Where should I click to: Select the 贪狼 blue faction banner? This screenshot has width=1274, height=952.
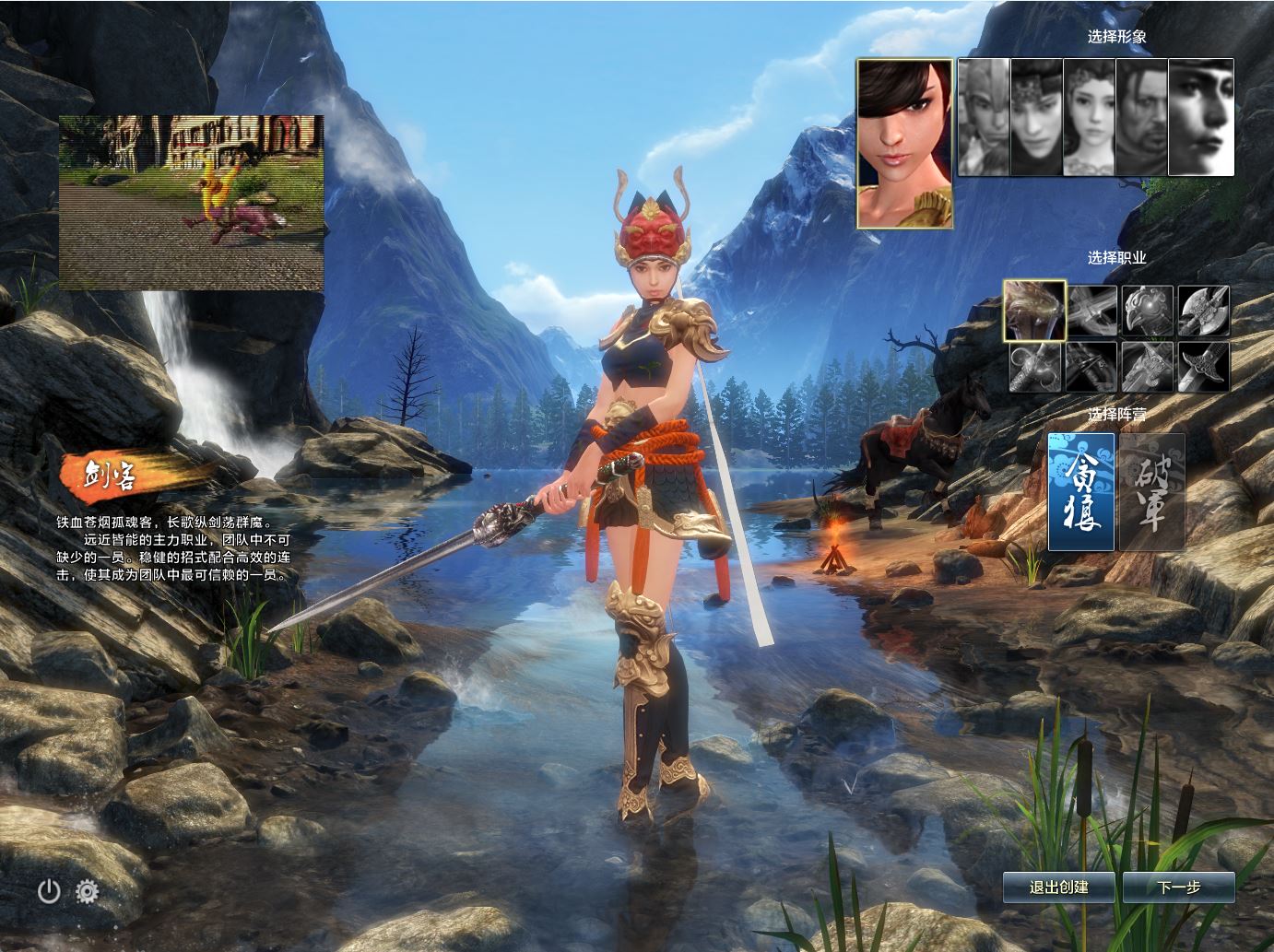1081,491
